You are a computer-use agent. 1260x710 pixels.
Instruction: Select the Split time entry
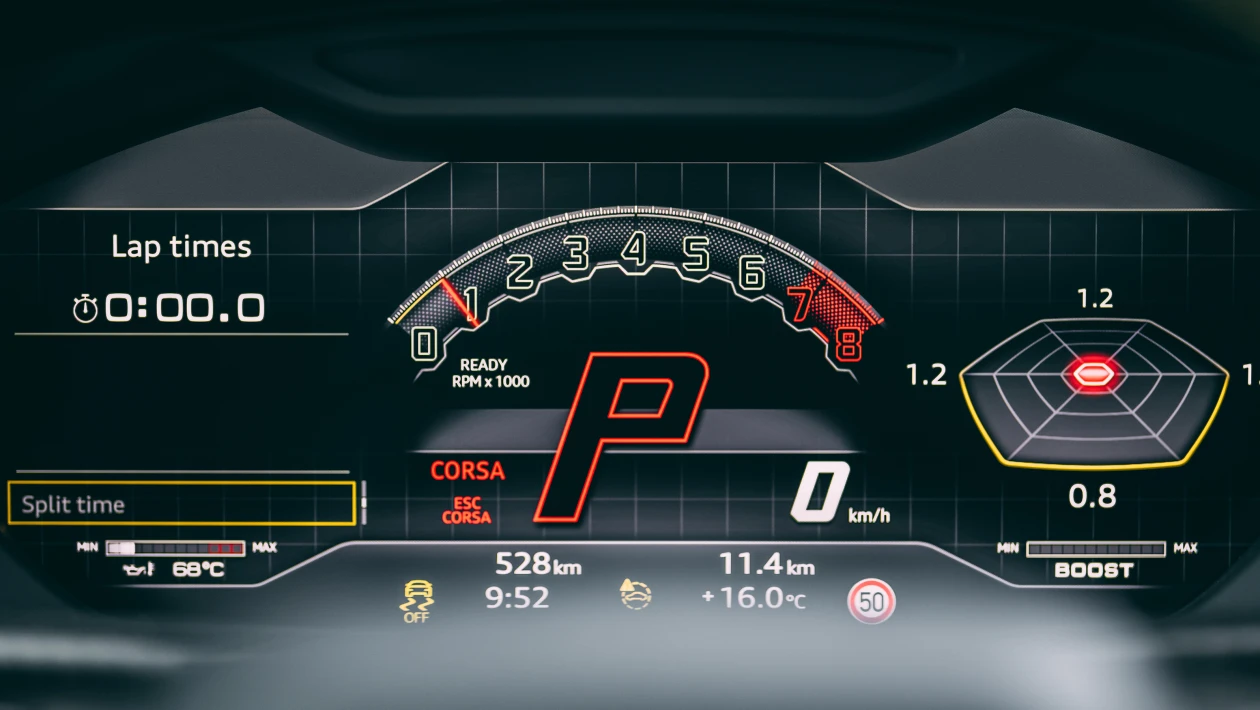(x=181, y=503)
